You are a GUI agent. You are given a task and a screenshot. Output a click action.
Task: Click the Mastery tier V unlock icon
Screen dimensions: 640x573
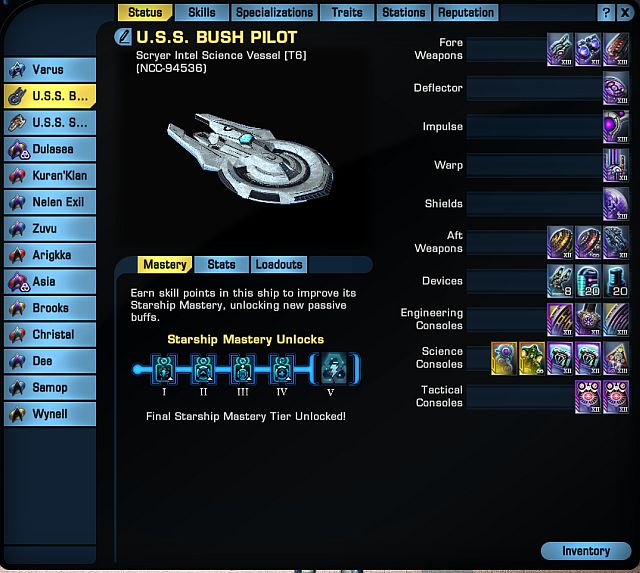pyautogui.click(x=334, y=369)
